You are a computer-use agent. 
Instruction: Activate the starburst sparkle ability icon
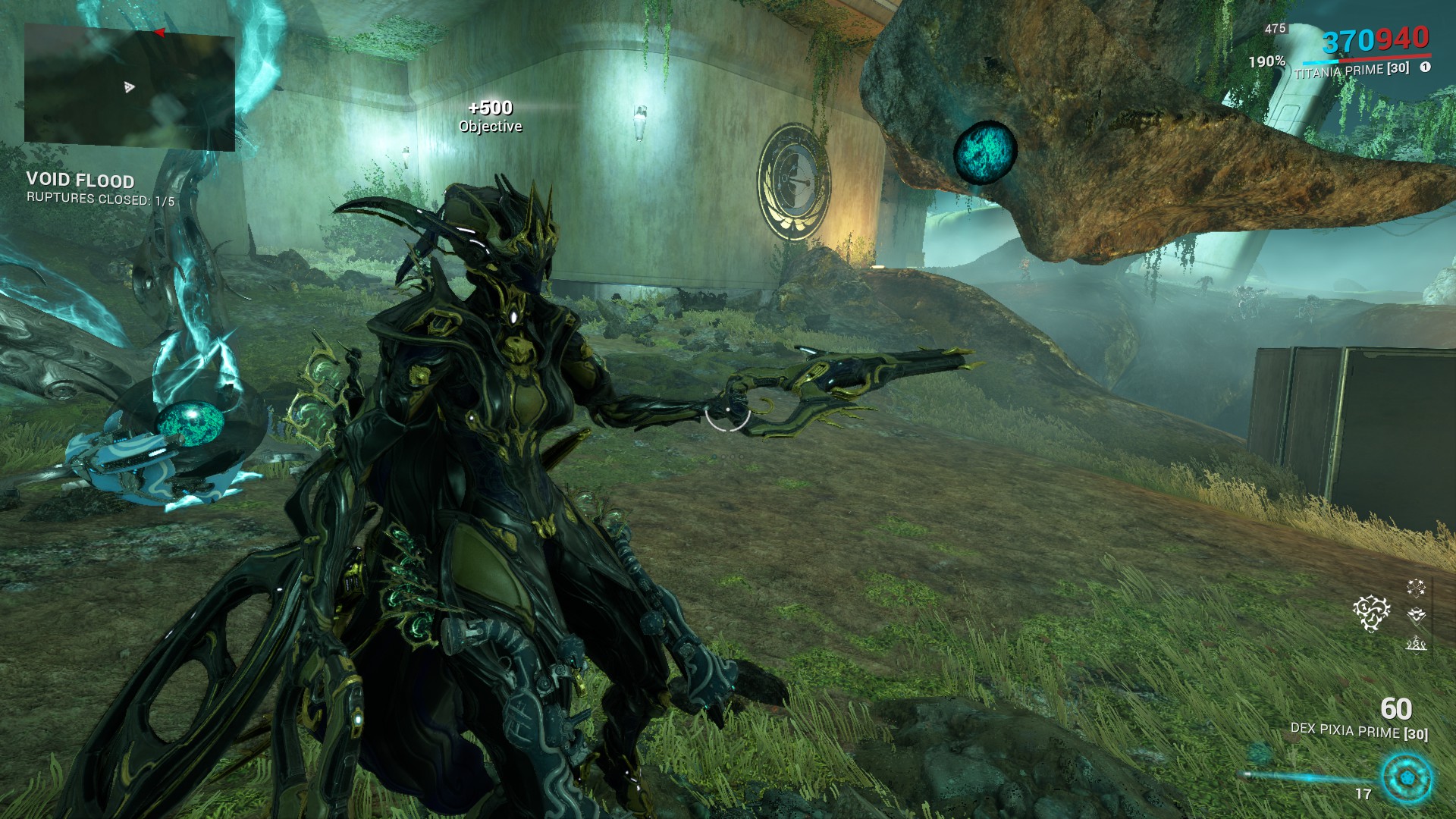coord(1416,587)
